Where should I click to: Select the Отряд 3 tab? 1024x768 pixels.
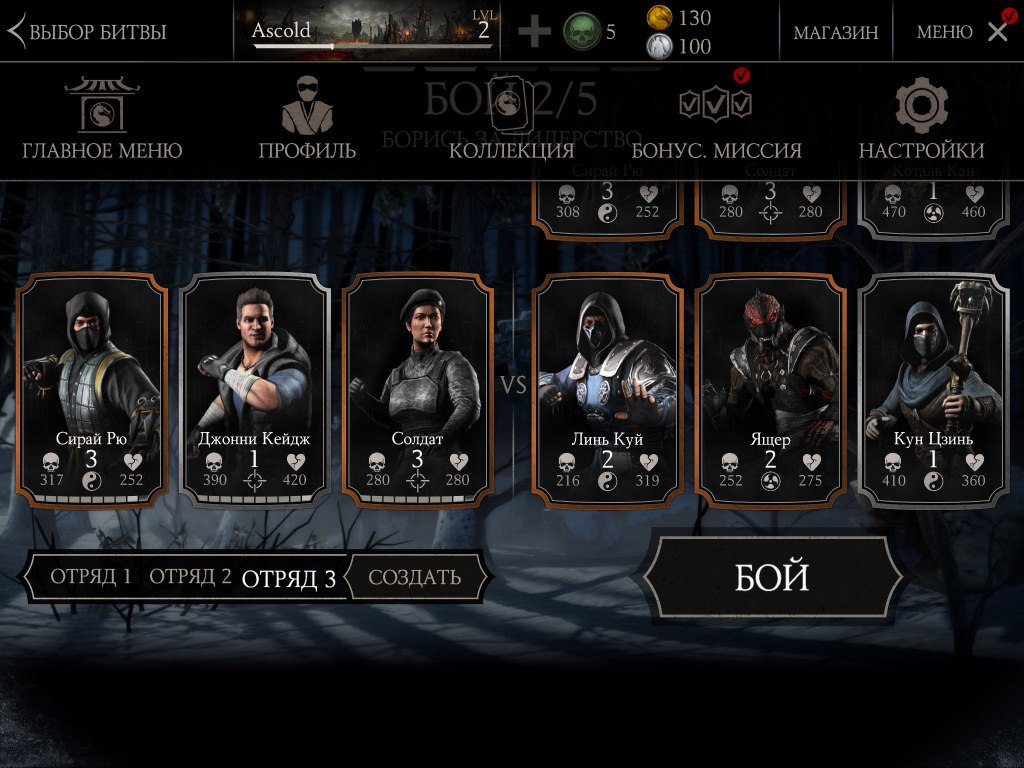point(289,578)
